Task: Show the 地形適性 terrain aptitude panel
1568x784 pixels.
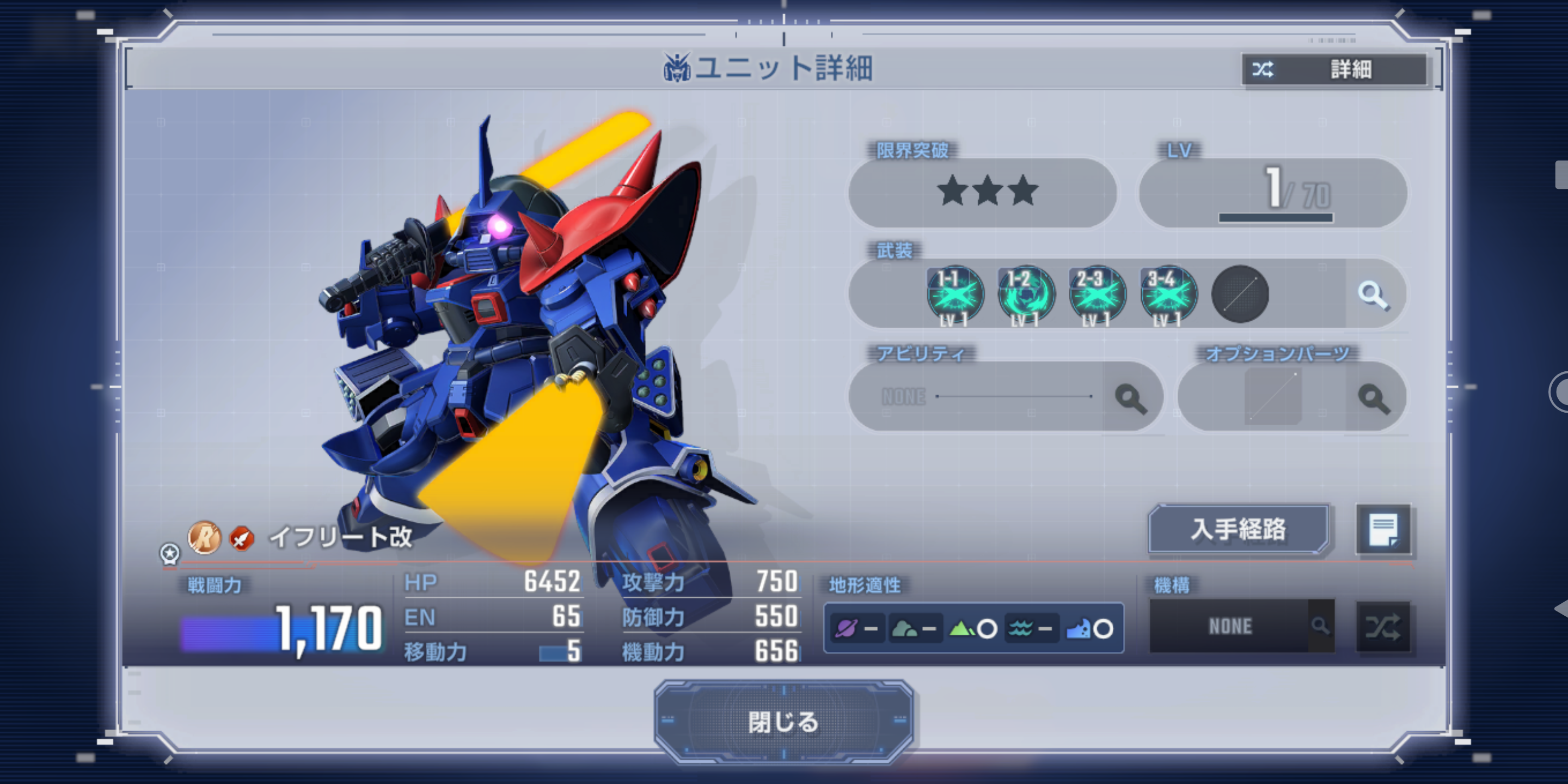Action: click(973, 628)
